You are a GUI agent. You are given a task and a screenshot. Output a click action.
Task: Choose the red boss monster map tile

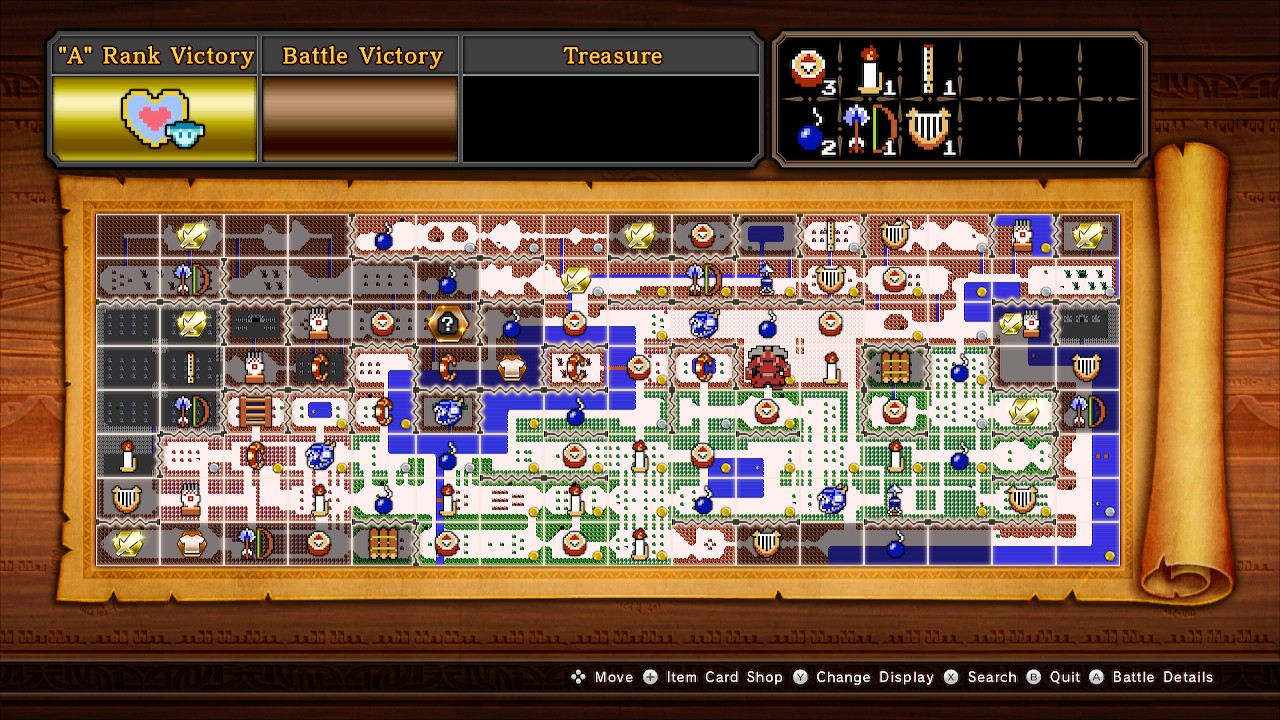tap(767, 367)
